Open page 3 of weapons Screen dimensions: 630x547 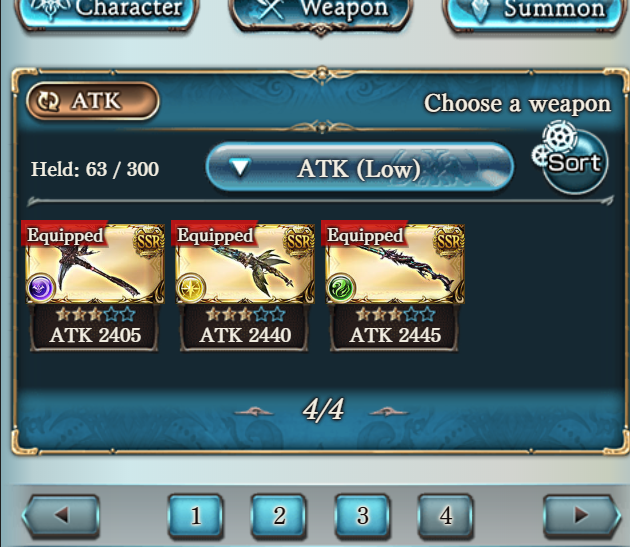click(x=363, y=516)
